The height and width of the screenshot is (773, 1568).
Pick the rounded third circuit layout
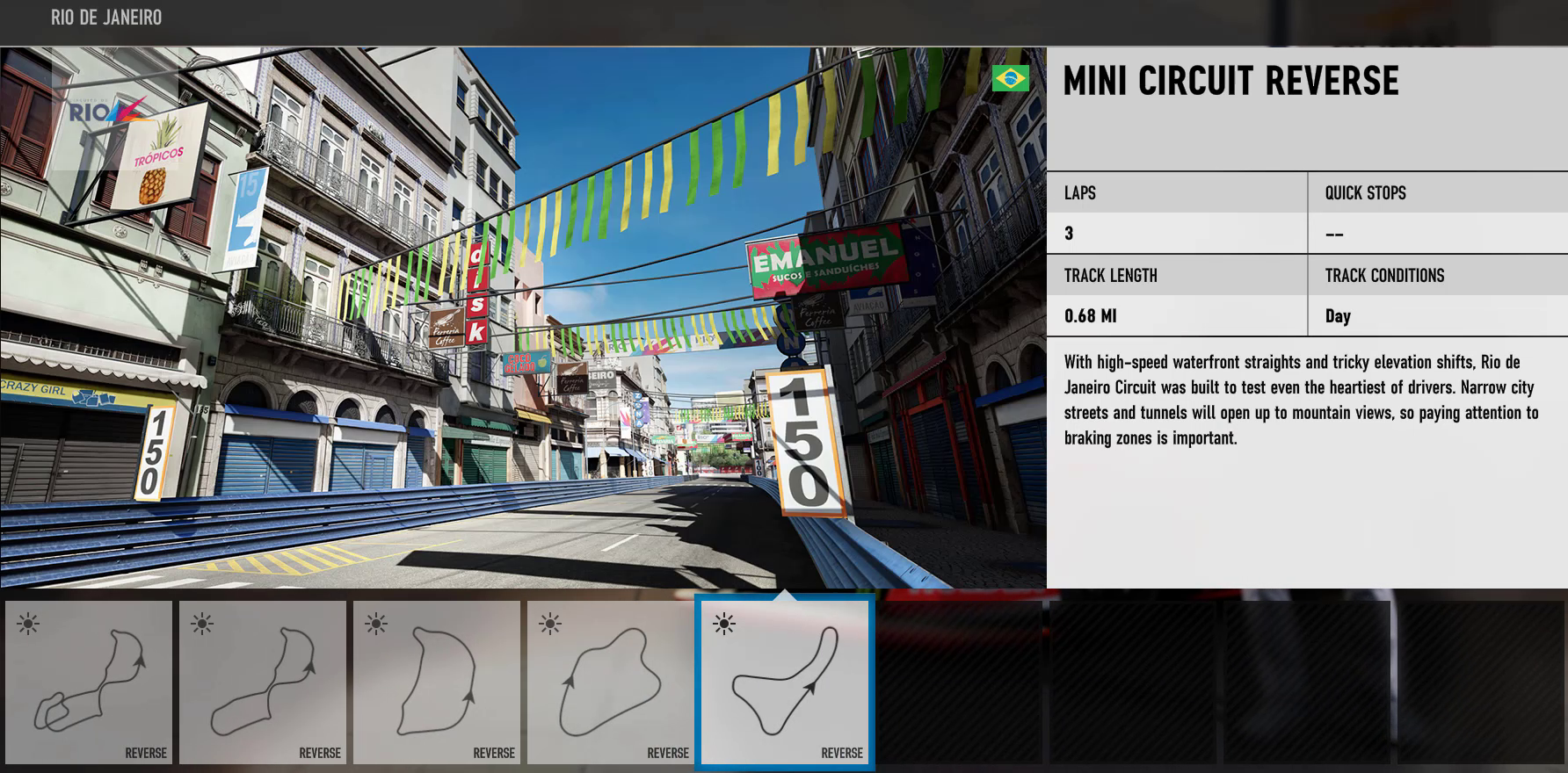(x=436, y=685)
